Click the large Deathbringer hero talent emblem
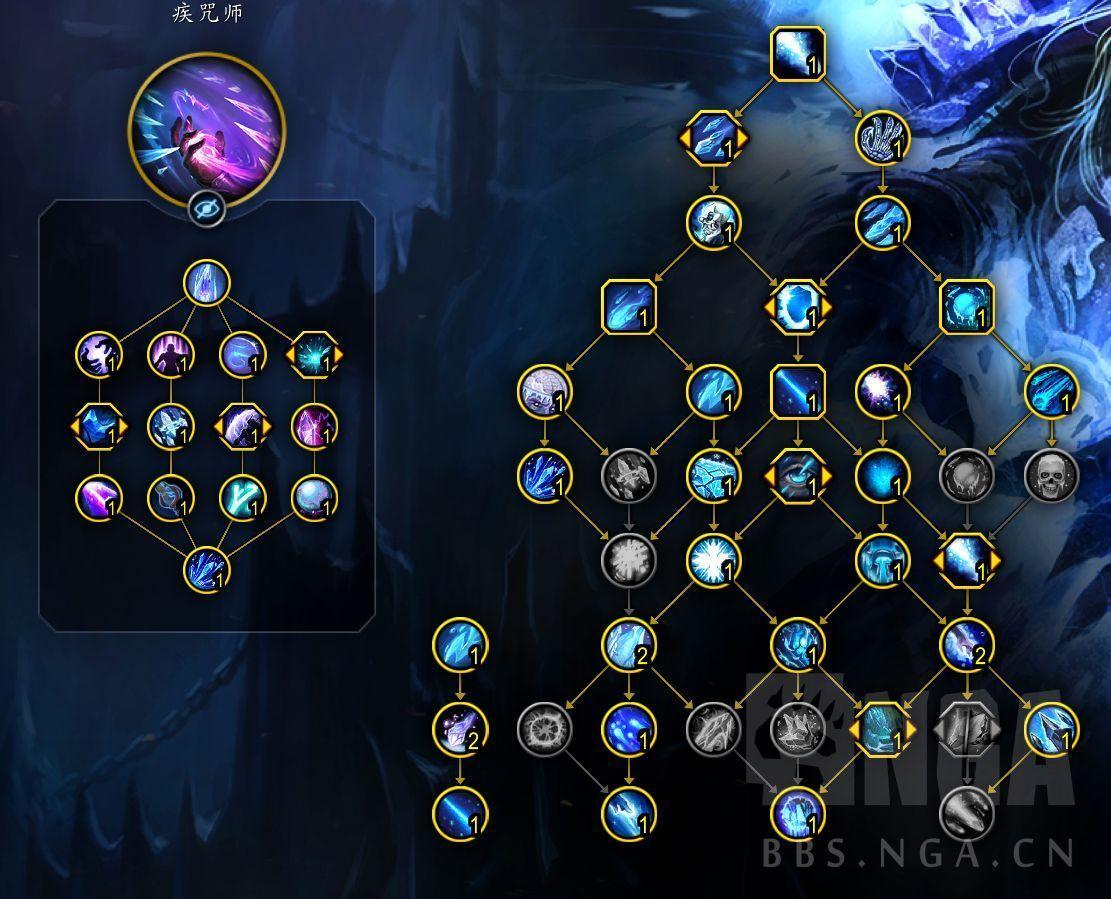The height and width of the screenshot is (899, 1111). tap(207, 128)
